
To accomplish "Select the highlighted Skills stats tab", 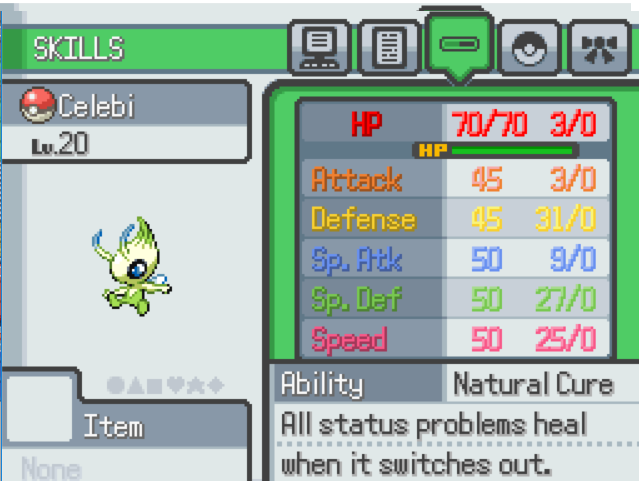I will click(x=459, y=45).
